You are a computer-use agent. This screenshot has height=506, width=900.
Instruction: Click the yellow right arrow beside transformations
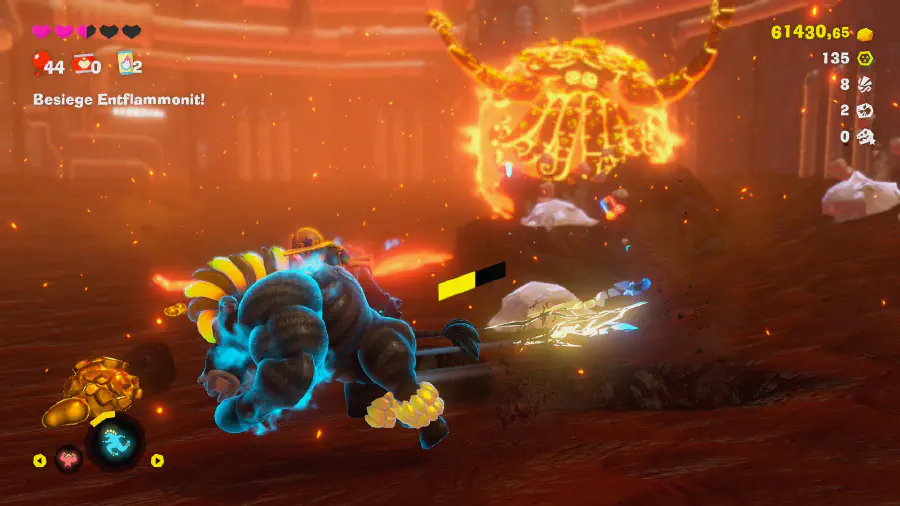pos(157,461)
